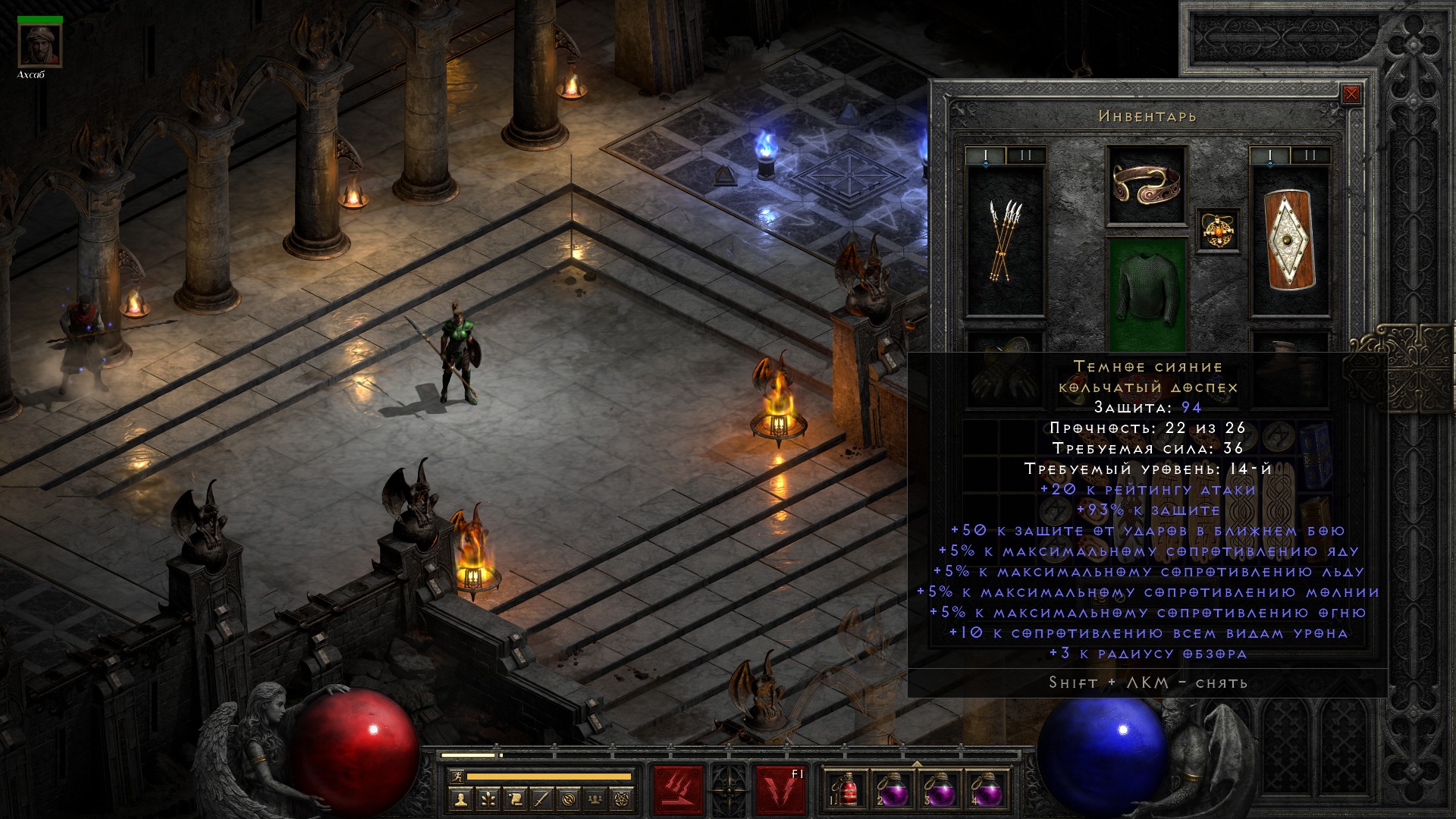Image resolution: width=1456 pixels, height=819 pixels.
Task: Close the inventory window
Action: click(1351, 95)
